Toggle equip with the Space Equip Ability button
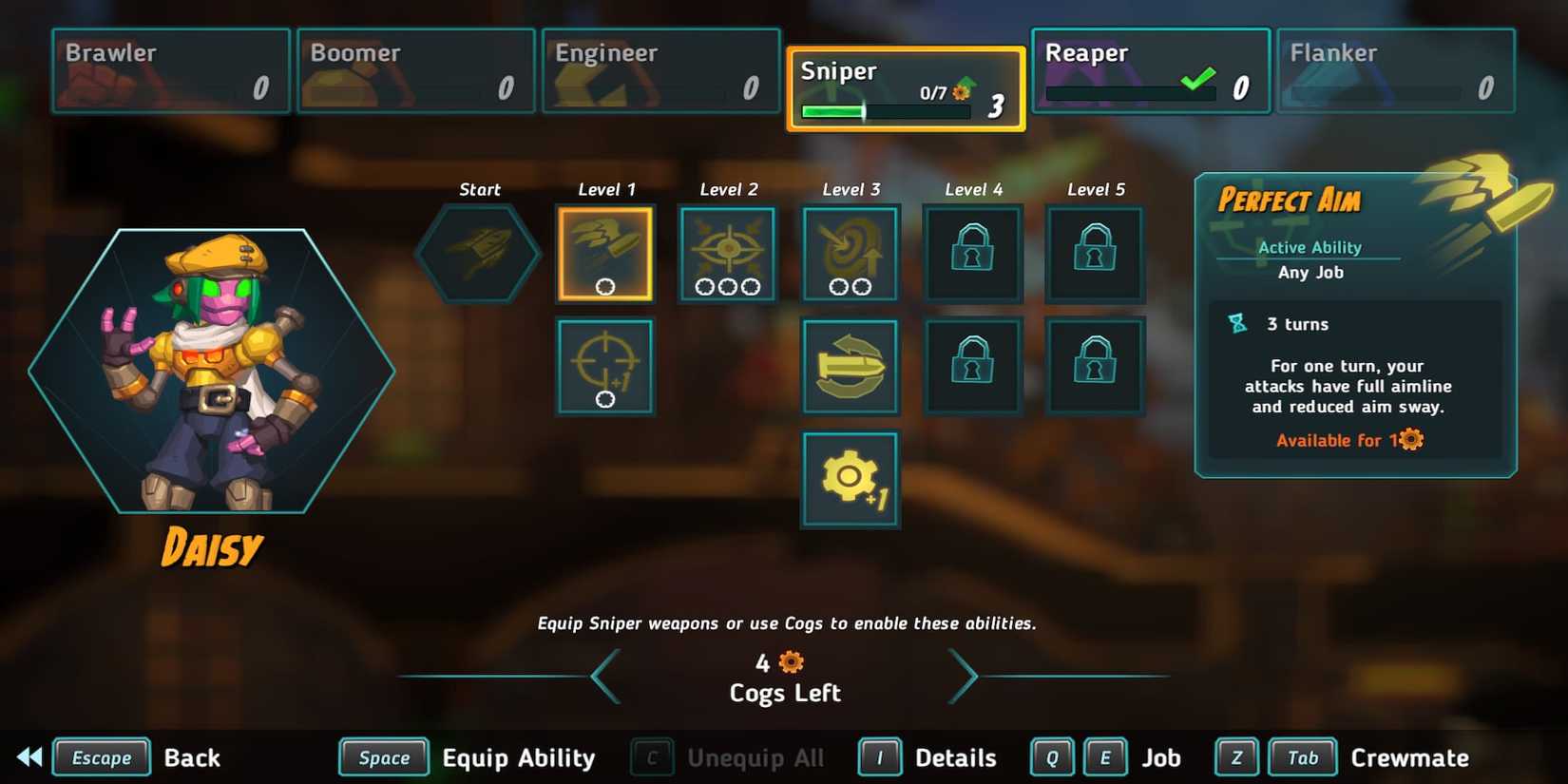Viewport: 1568px width, 784px height. [384, 757]
